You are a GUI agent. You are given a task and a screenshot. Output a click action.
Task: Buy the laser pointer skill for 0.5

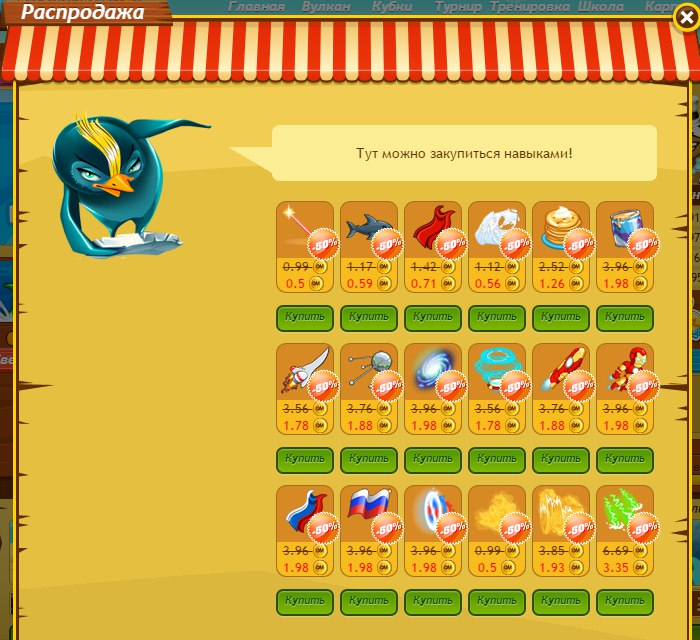[305, 317]
